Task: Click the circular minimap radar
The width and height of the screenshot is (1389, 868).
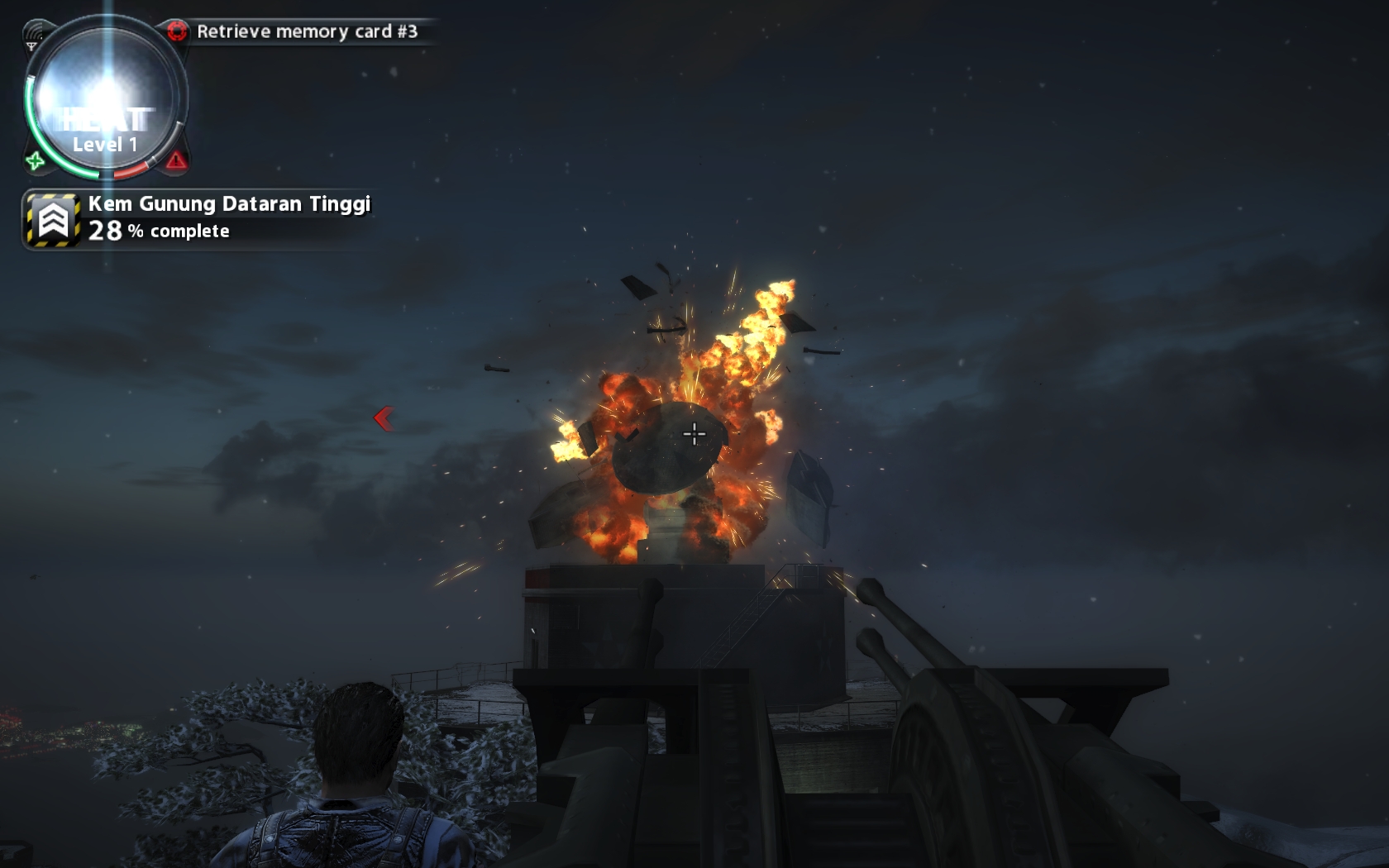Action: (105, 98)
